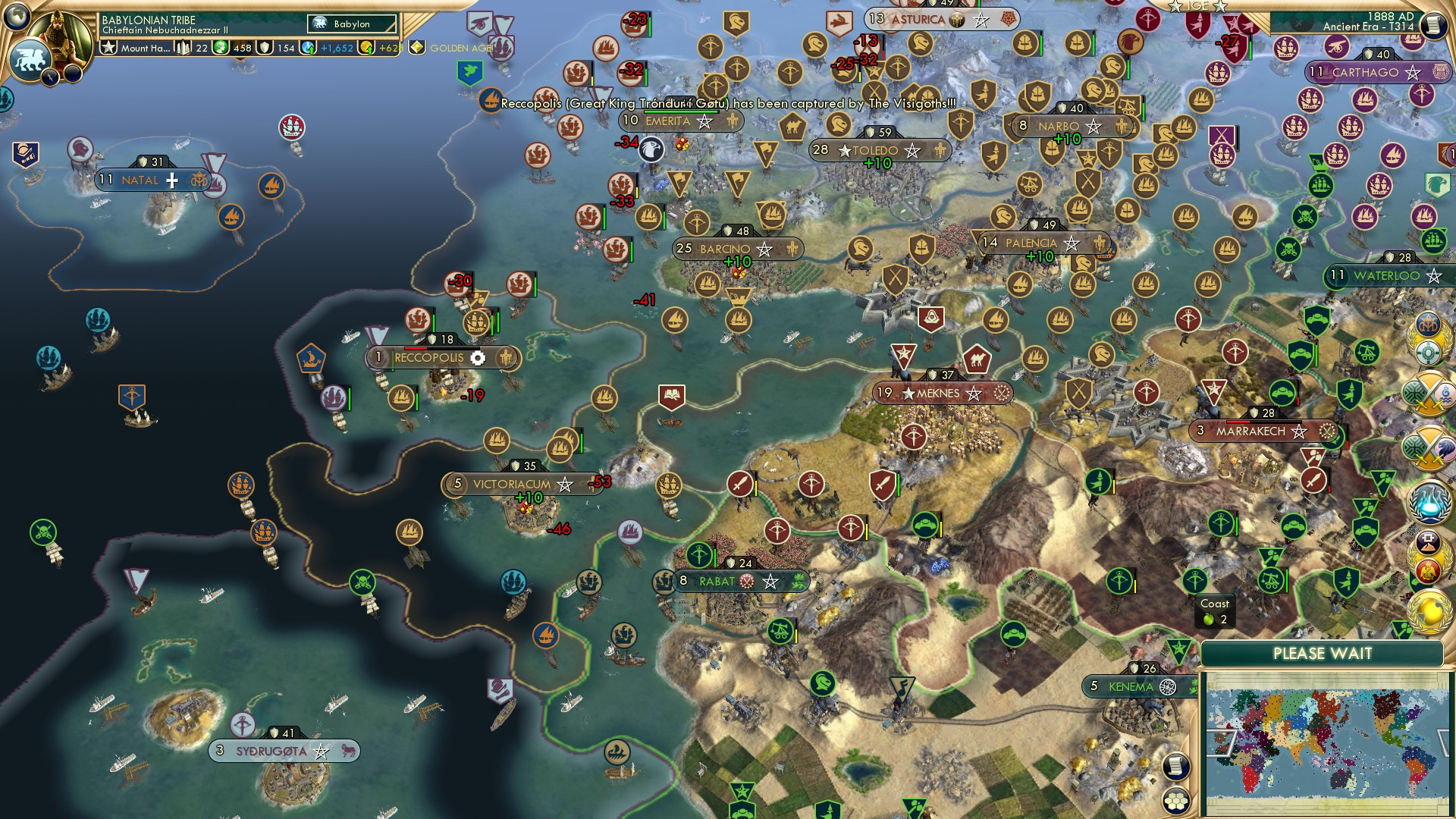Click Chieftain Nebuchadnezzar II's leader portrait
This screenshot has height=819, width=1456.
pyautogui.click(x=61, y=38)
